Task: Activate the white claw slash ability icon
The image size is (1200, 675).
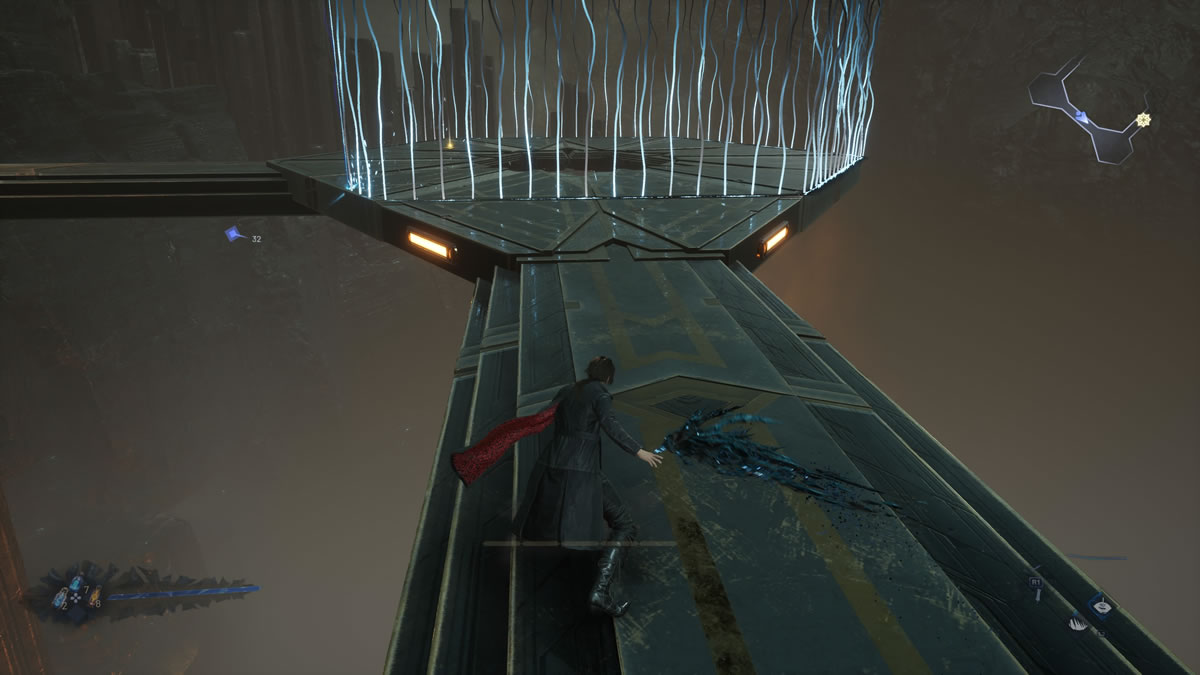Action: point(1077,623)
